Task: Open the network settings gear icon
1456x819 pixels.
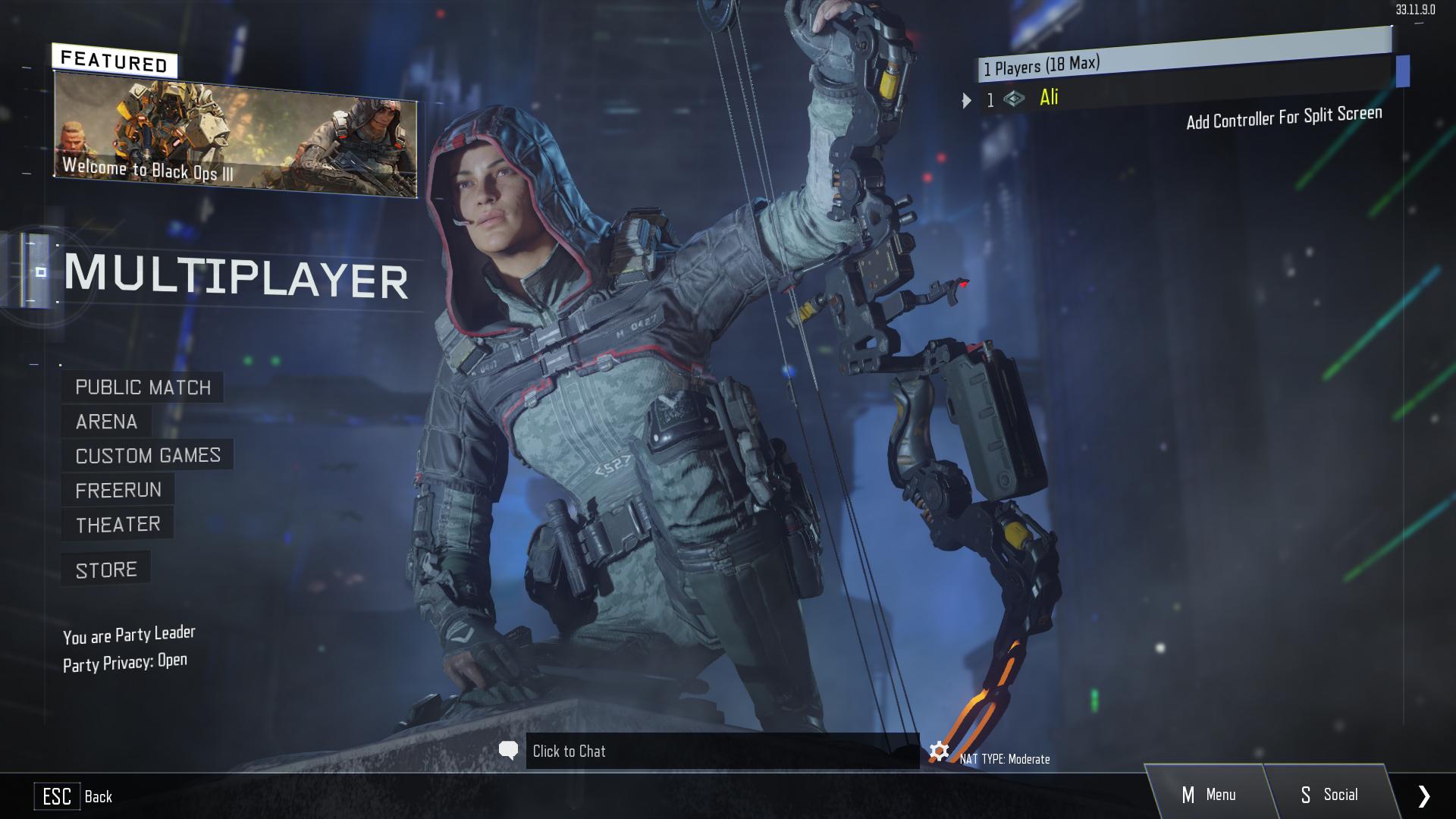Action: click(939, 752)
